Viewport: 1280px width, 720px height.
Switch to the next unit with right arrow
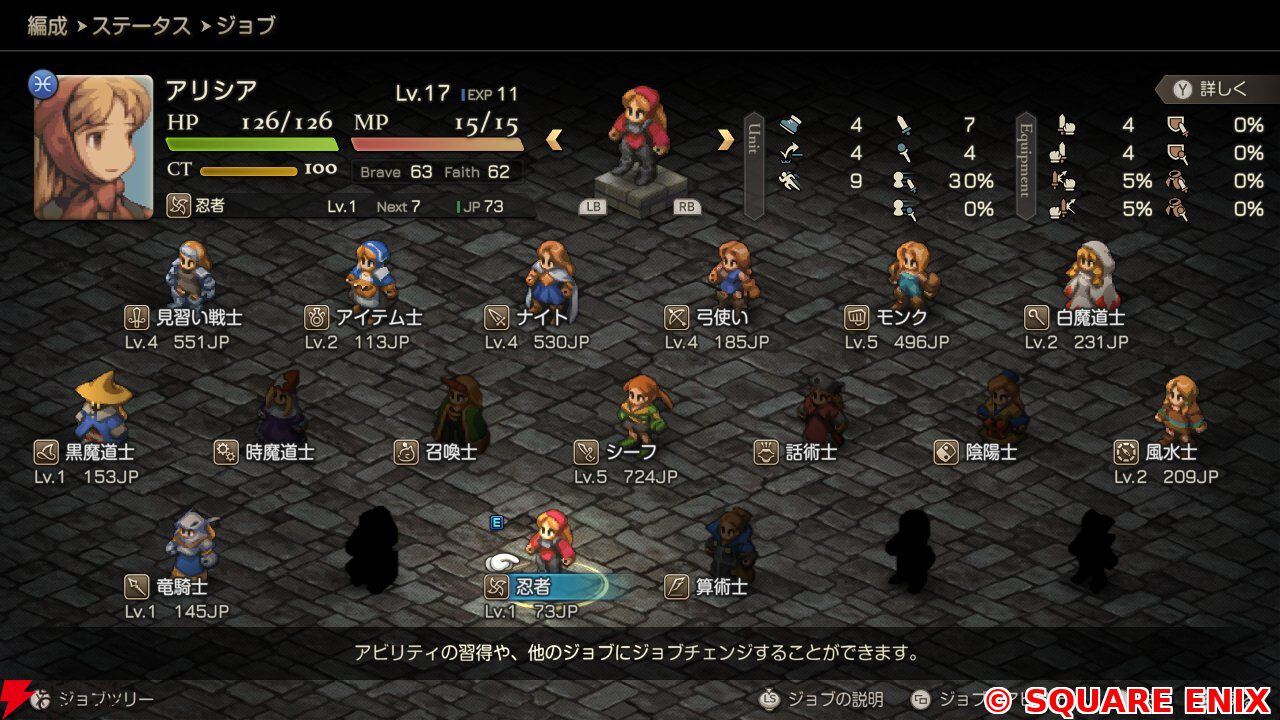(726, 140)
